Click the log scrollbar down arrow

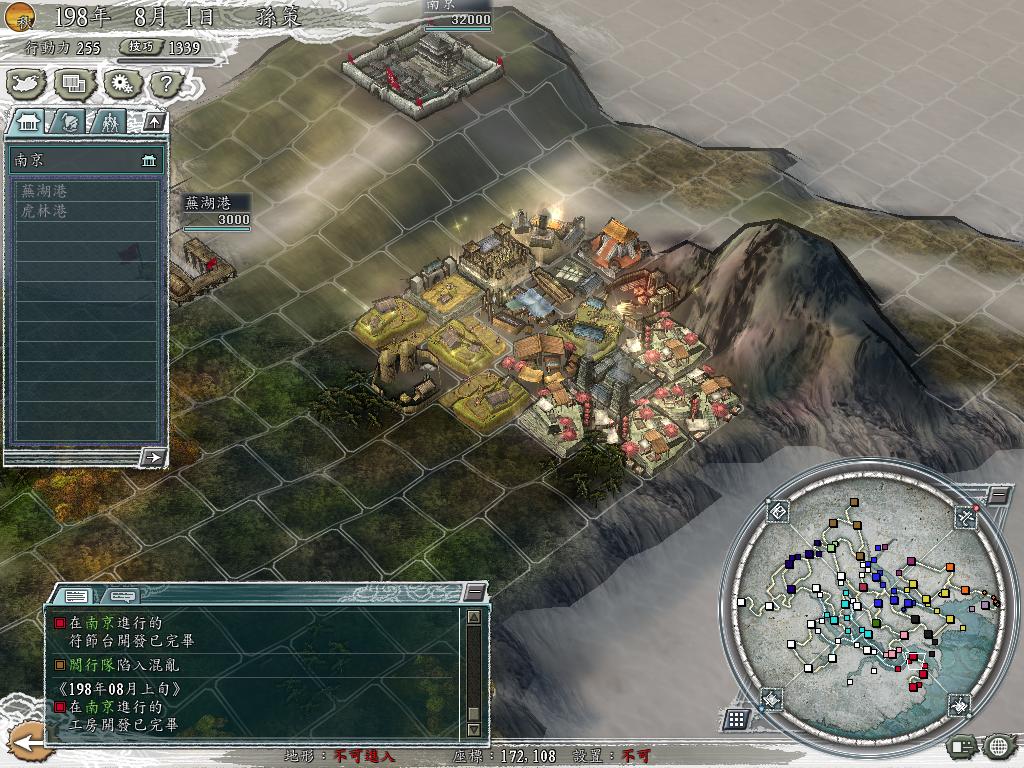coord(474,730)
